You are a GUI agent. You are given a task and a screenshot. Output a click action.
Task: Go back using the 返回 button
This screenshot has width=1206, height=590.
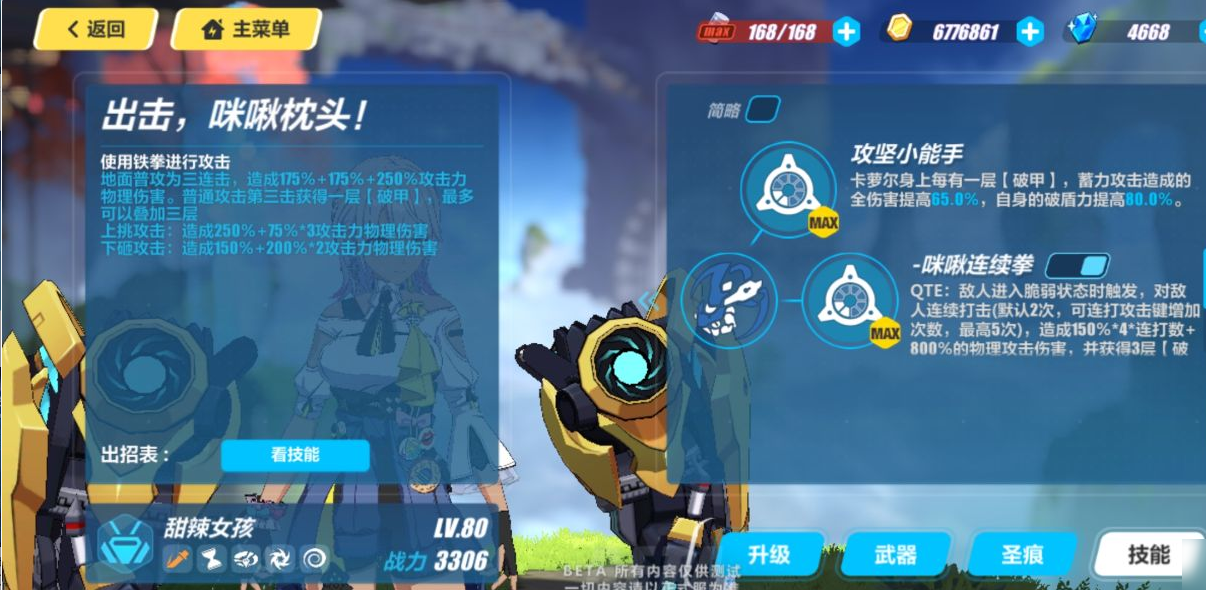click(96, 30)
